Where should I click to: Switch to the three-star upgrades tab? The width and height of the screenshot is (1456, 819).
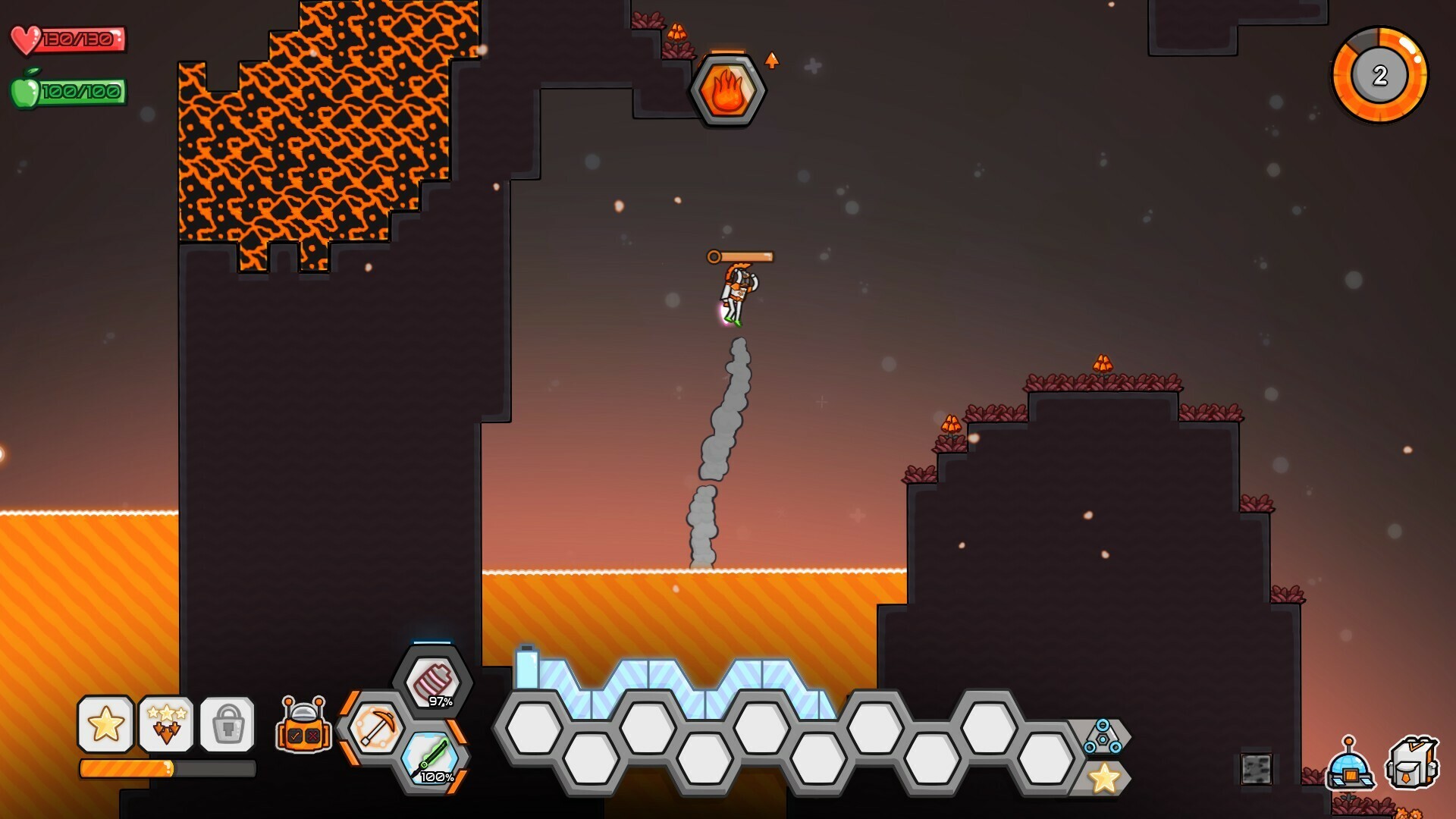(166, 723)
